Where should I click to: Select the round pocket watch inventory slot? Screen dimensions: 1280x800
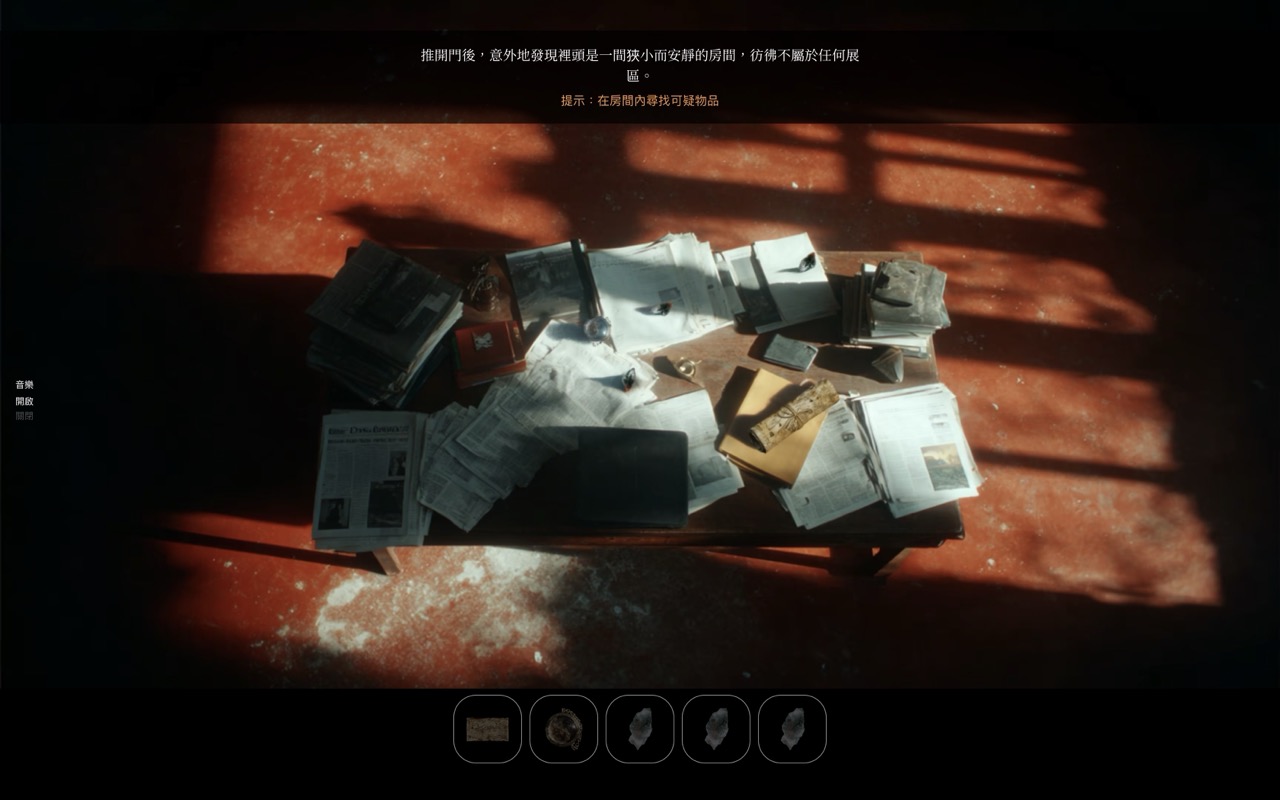(x=563, y=729)
